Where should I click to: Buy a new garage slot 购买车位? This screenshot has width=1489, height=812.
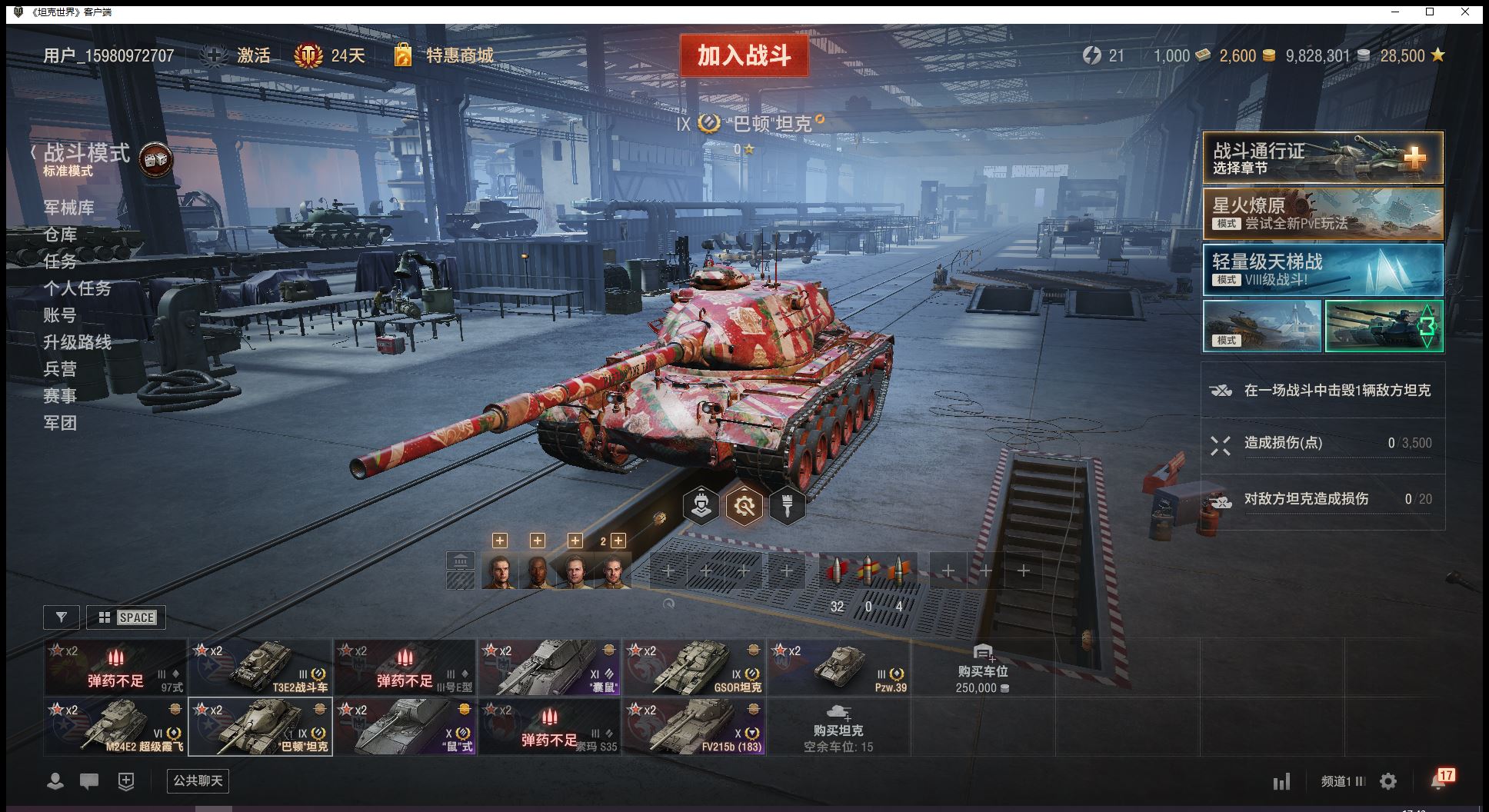[x=982, y=667]
